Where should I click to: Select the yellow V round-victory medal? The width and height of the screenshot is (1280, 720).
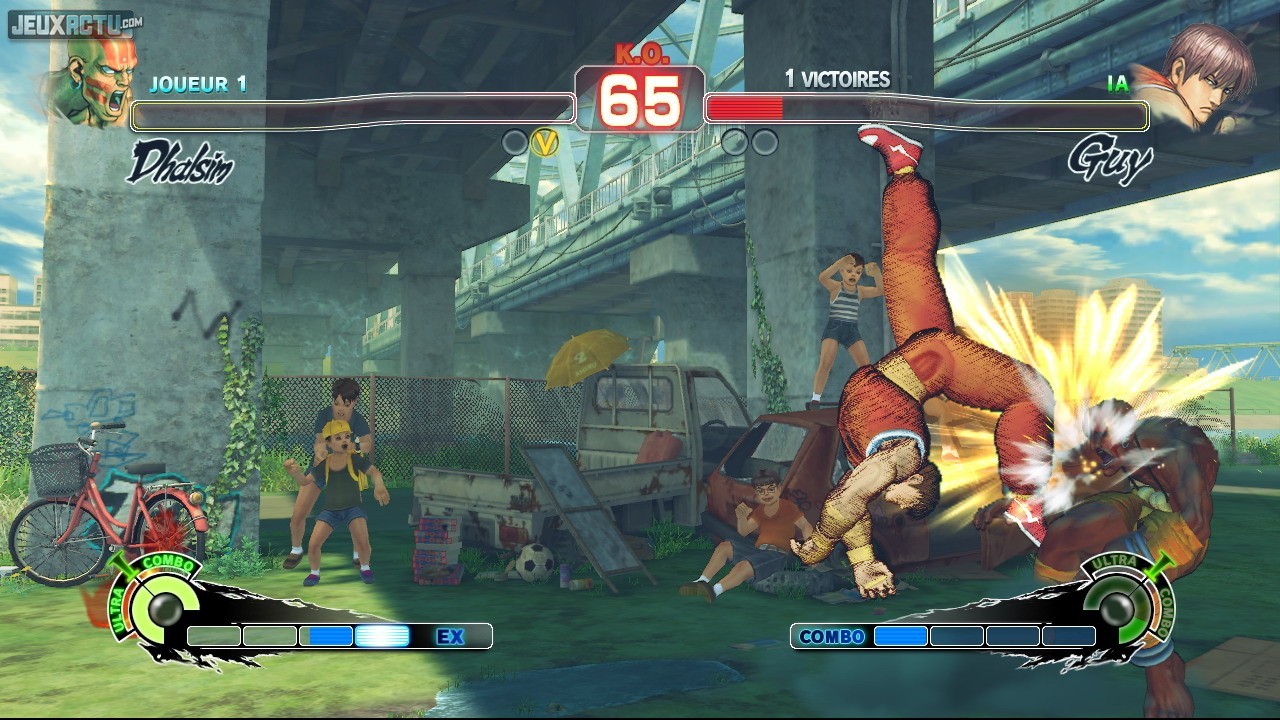[544, 143]
